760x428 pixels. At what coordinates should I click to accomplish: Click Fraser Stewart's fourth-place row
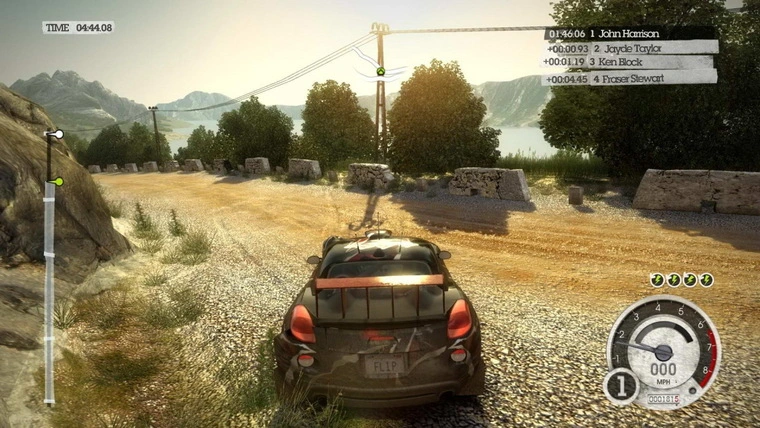(x=630, y=77)
